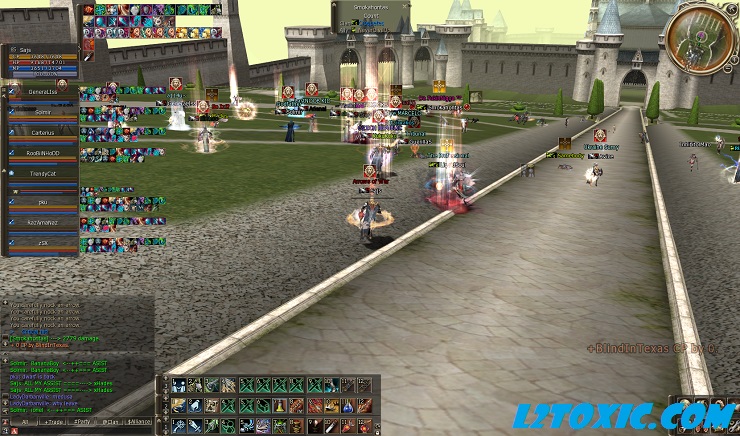Target party member Carterius
Viewport: 740px width, 436px height.
[42, 133]
